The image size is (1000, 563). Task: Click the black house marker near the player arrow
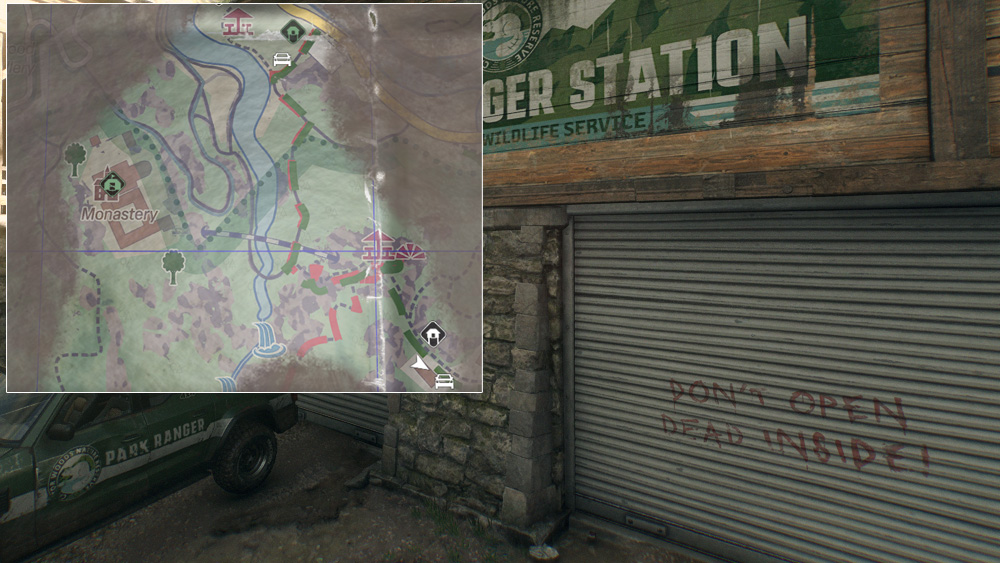[433, 334]
